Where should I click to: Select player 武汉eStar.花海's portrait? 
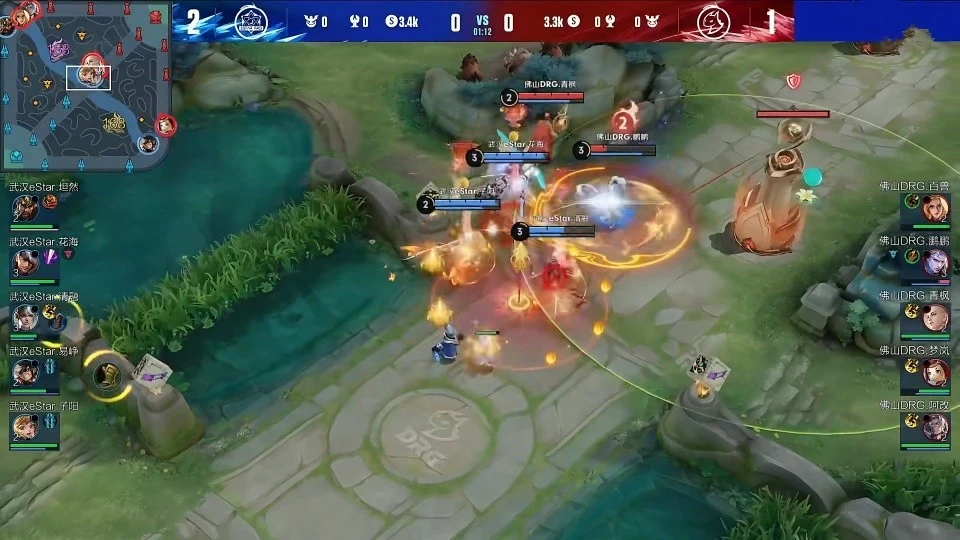pos(25,264)
